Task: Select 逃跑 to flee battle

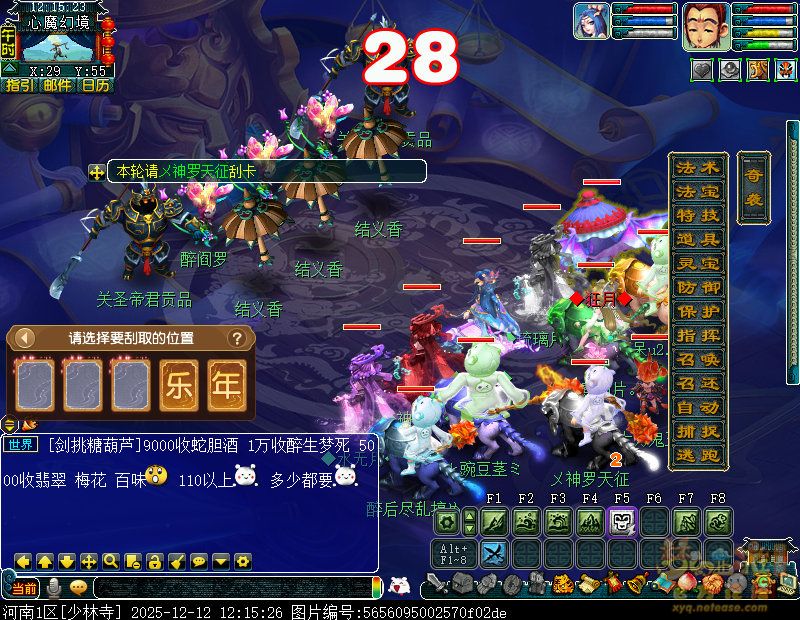Action: tap(698, 455)
